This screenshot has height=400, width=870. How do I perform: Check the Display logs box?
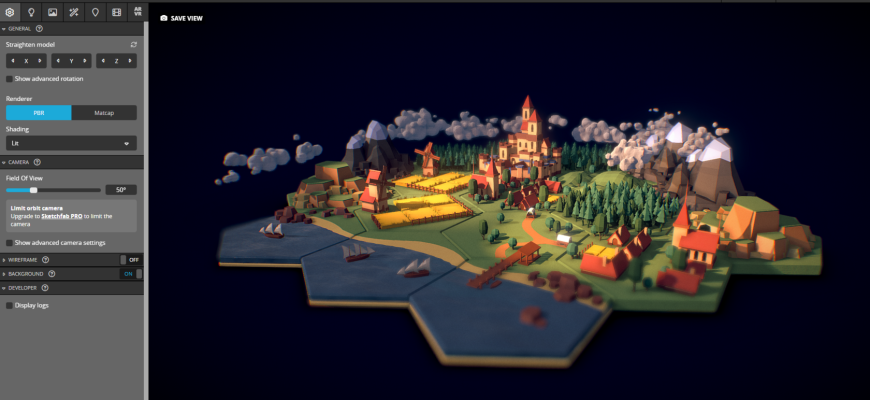click(x=10, y=305)
